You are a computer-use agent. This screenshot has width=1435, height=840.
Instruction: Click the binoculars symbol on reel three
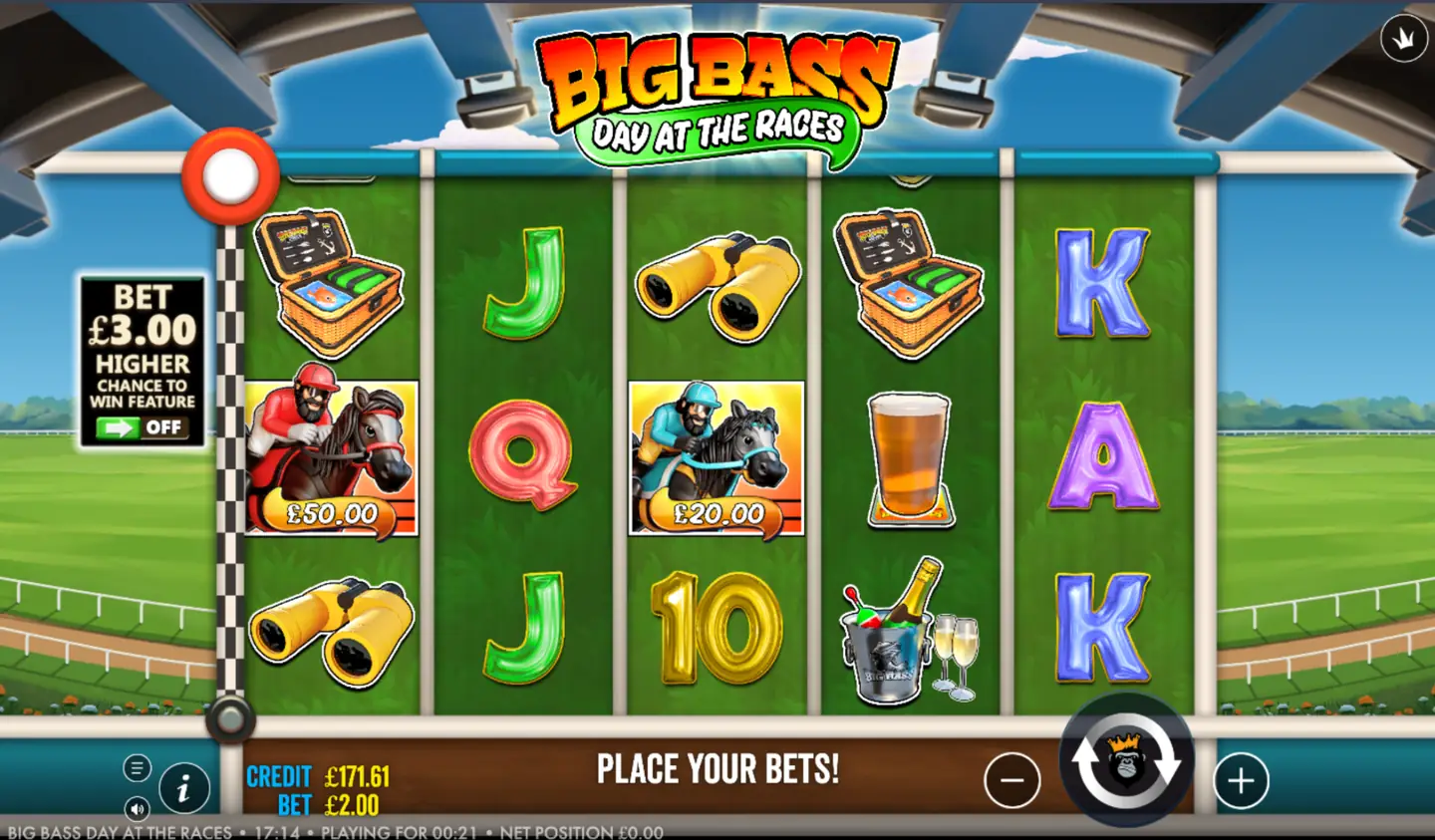click(716, 284)
